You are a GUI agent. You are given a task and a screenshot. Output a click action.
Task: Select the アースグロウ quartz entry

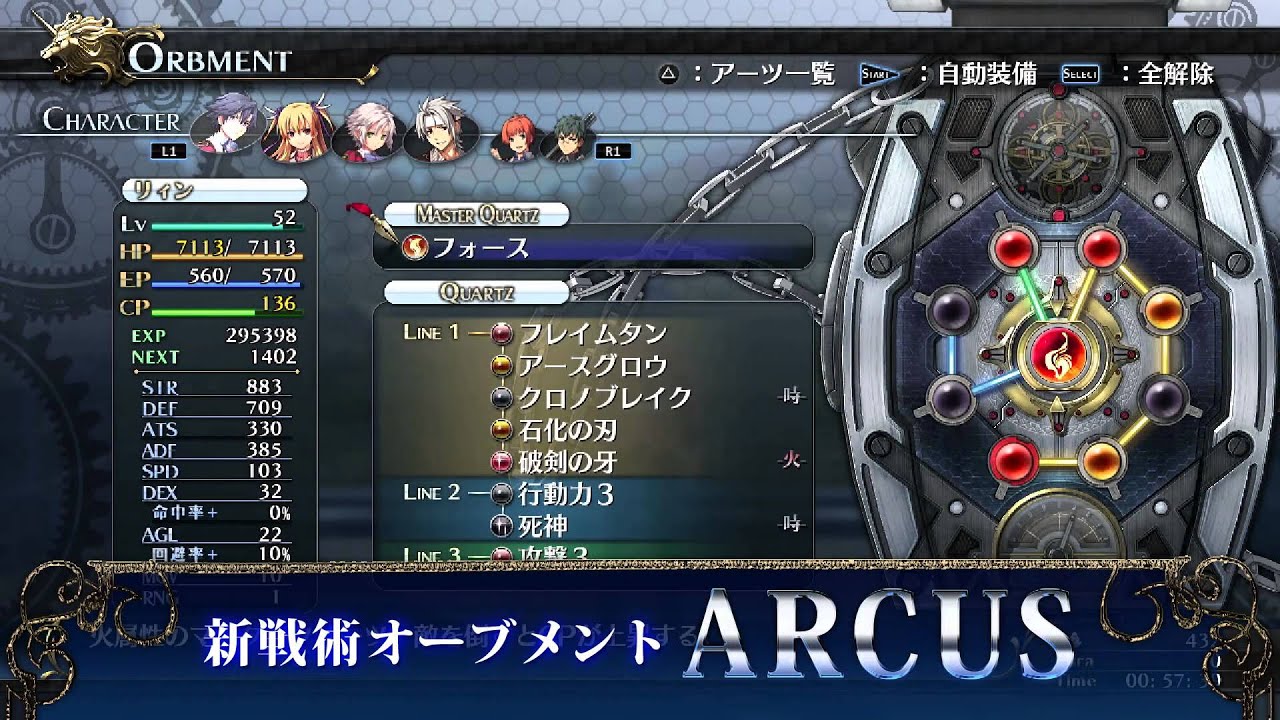[x=592, y=365]
